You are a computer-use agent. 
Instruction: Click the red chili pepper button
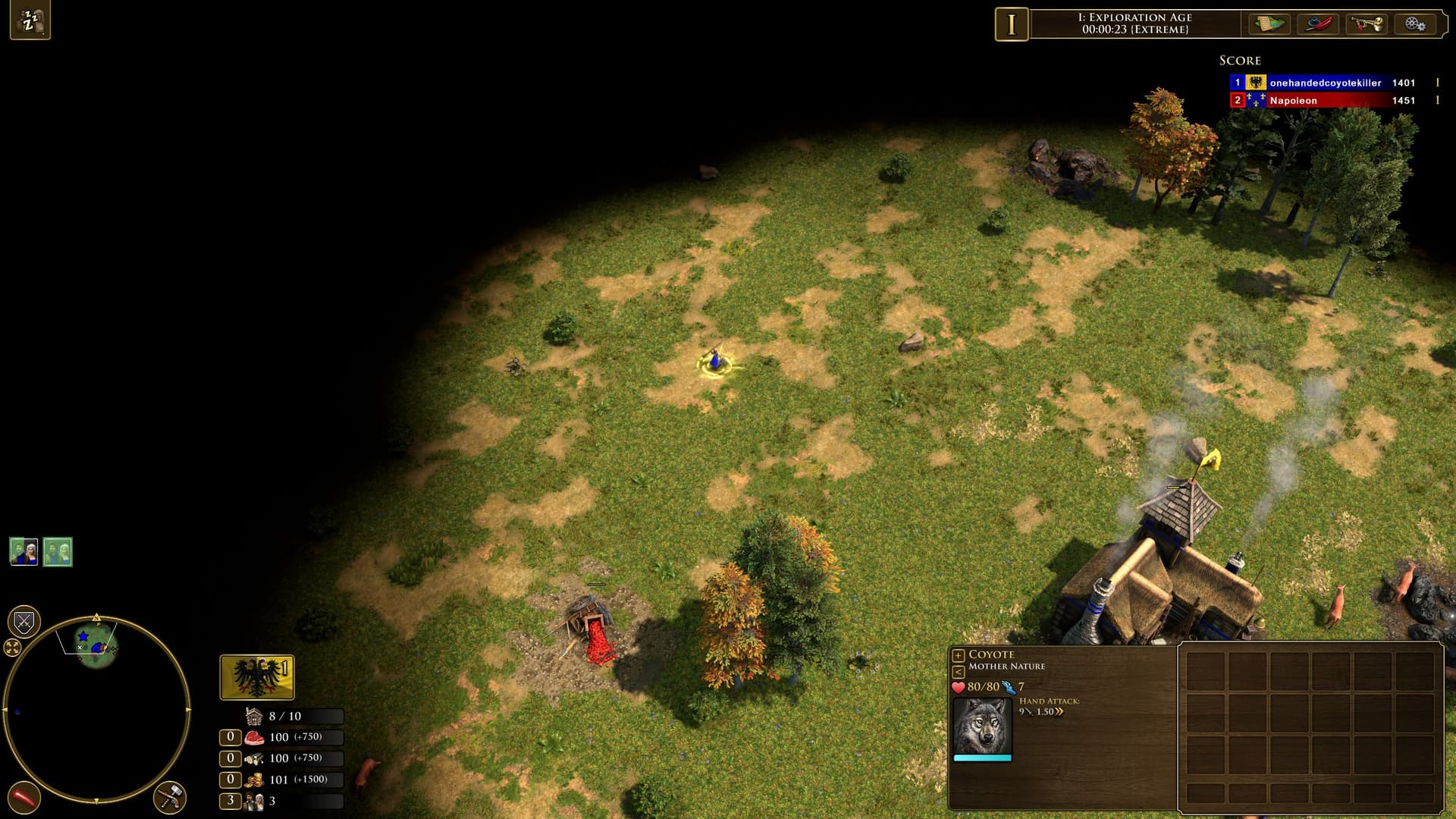[24, 798]
